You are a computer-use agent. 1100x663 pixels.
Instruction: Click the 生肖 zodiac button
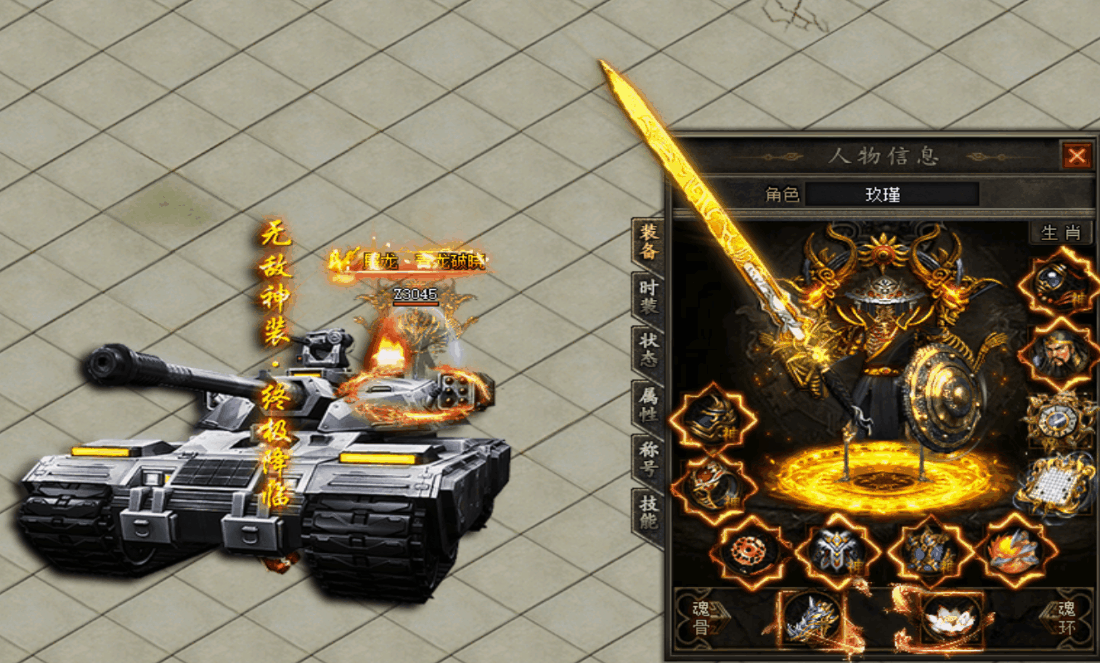pyautogui.click(x=1061, y=233)
